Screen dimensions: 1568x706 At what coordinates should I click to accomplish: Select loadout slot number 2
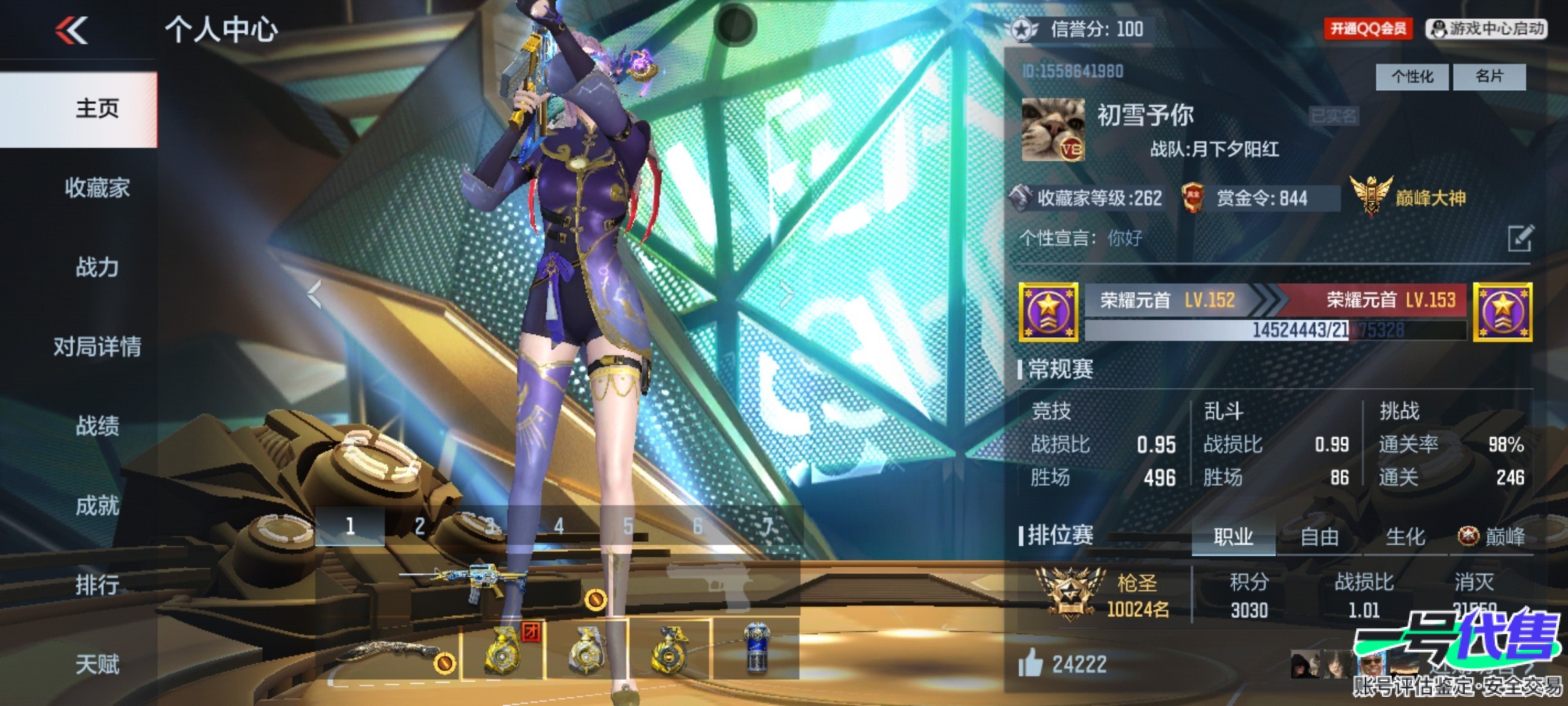[419, 526]
